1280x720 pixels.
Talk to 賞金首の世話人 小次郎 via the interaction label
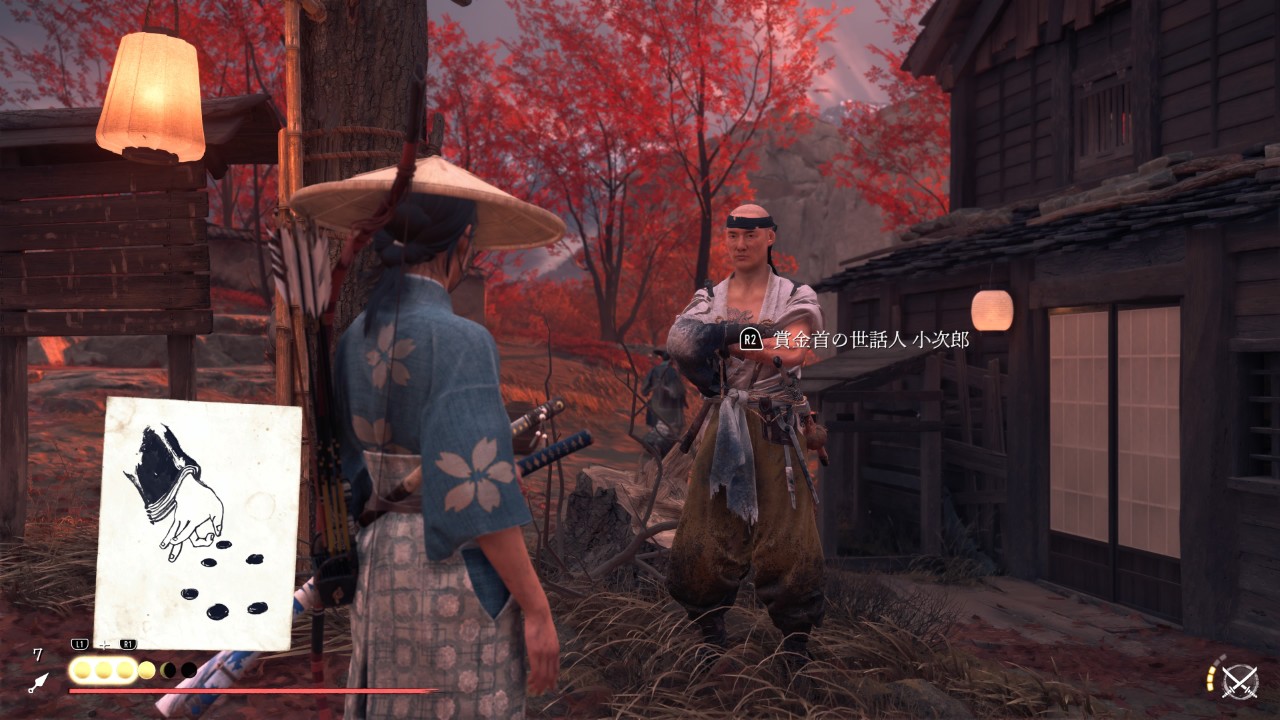[x=855, y=340]
